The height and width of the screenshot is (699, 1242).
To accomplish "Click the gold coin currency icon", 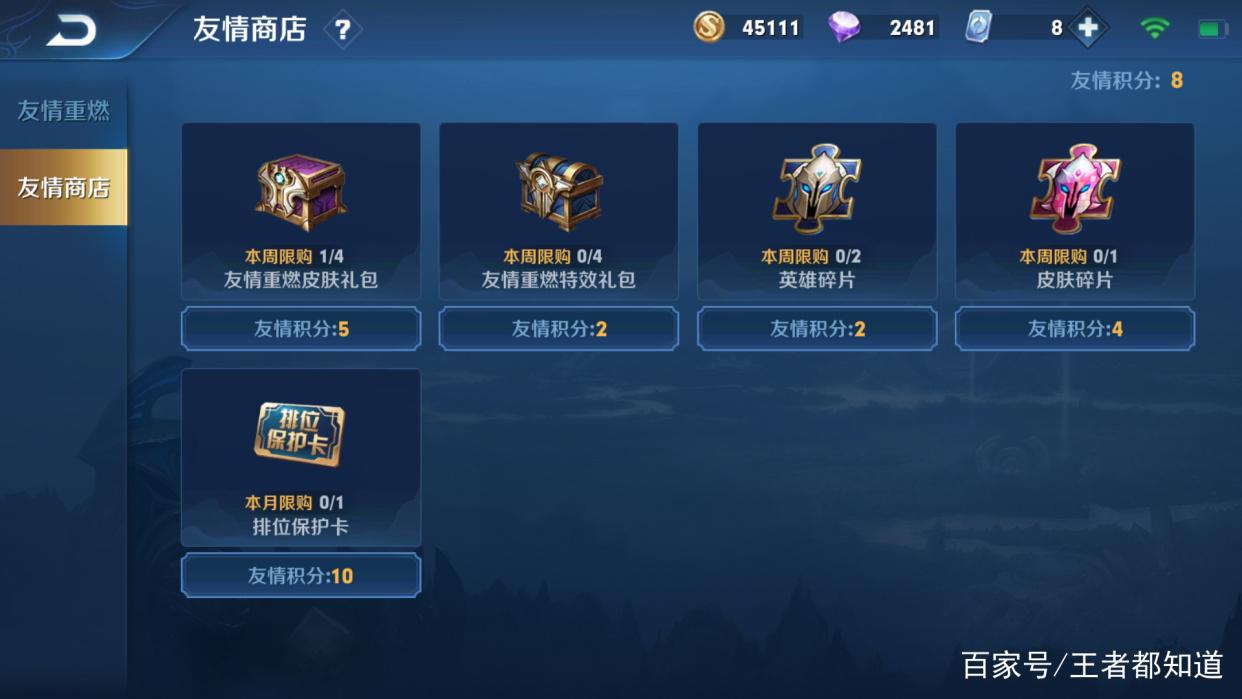I will coord(709,28).
